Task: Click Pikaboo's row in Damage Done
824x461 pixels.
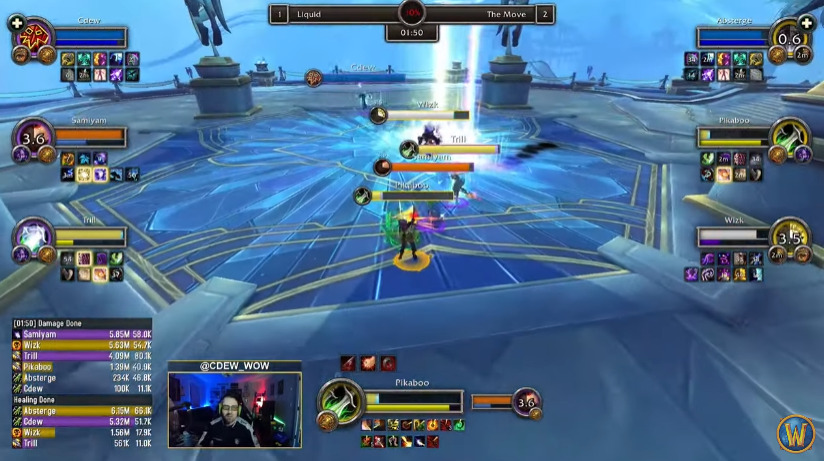Action: pyautogui.click(x=82, y=367)
